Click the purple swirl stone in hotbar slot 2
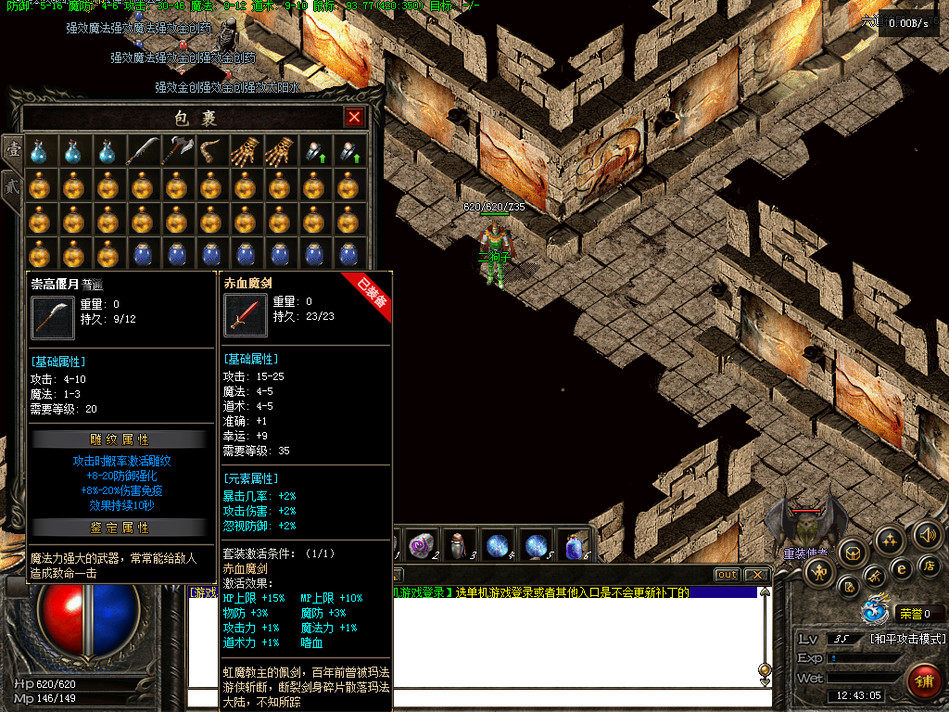Image resolution: width=949 pixels, height=712 pixels. coord(420,545)
